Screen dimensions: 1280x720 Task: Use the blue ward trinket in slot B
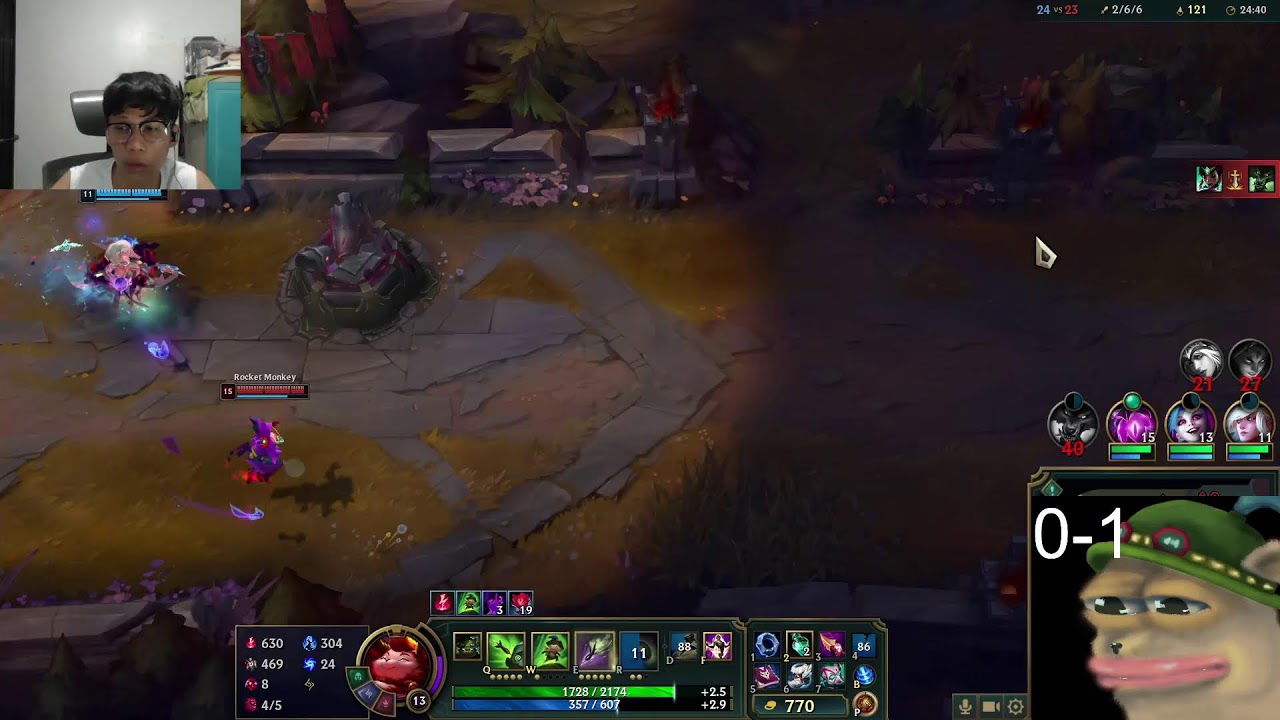coord(864,676)
